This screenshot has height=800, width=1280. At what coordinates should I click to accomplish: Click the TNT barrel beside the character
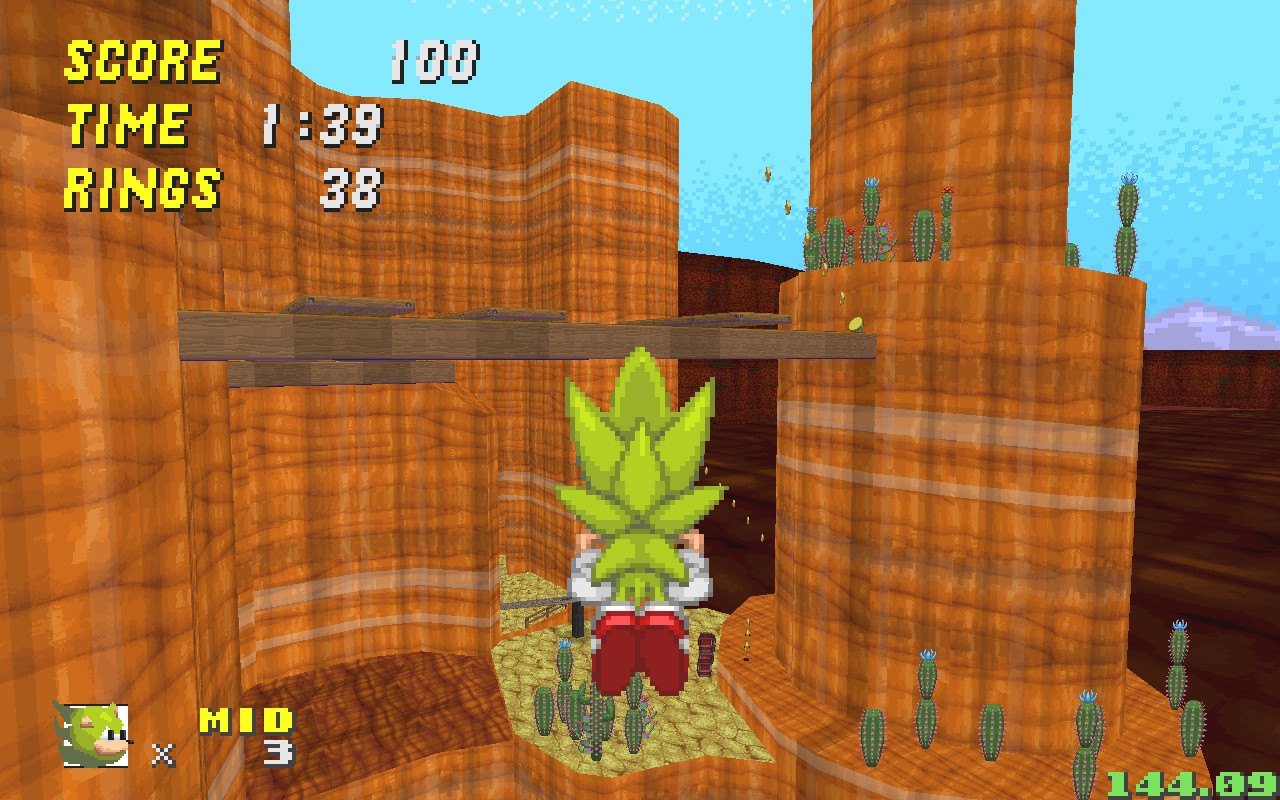707,655
